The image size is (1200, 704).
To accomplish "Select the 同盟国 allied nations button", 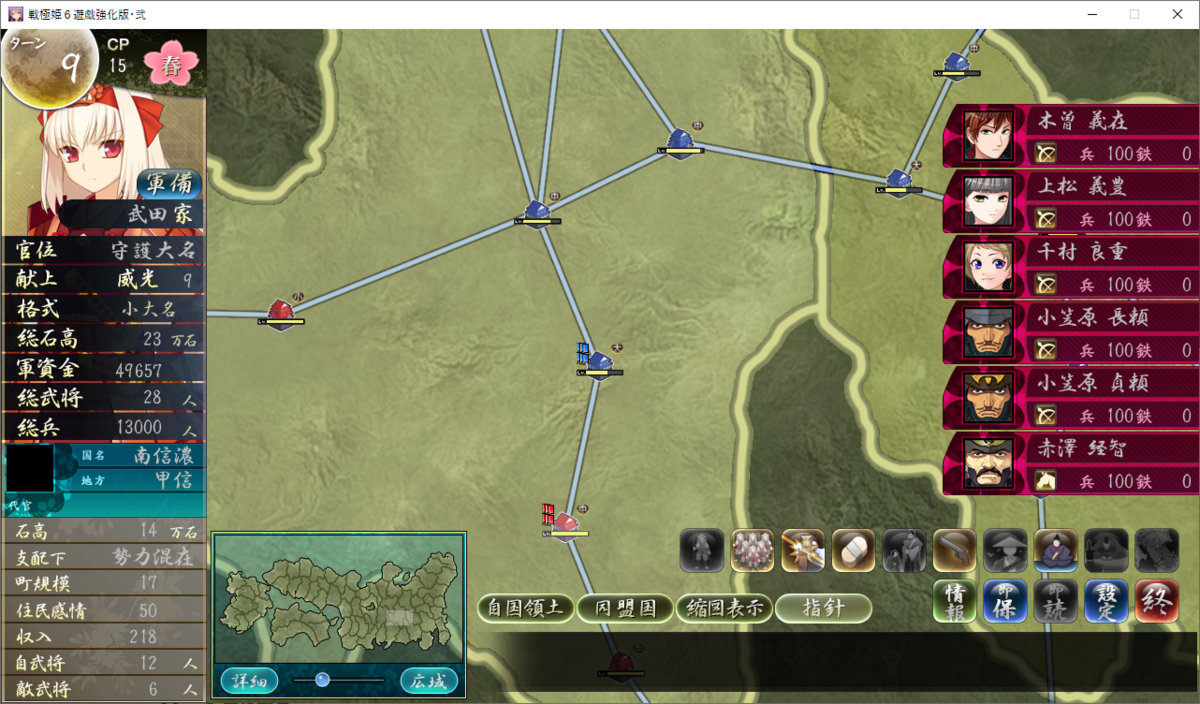I will click(x=623, y=608).
